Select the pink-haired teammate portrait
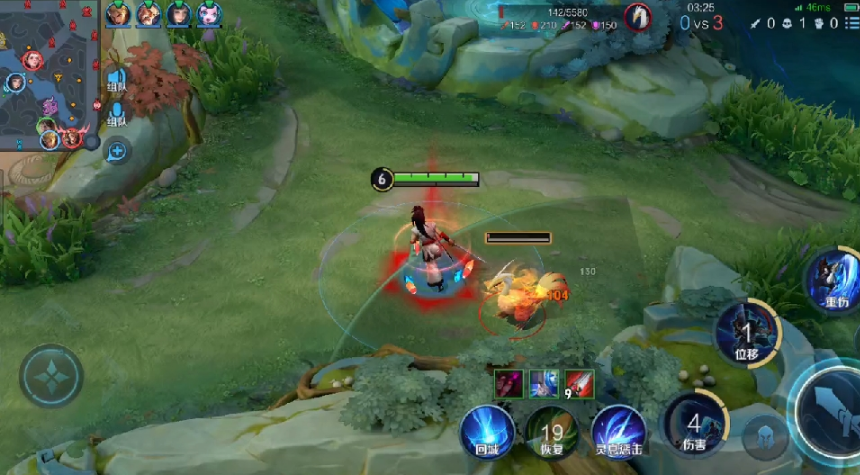 (209, 14)
